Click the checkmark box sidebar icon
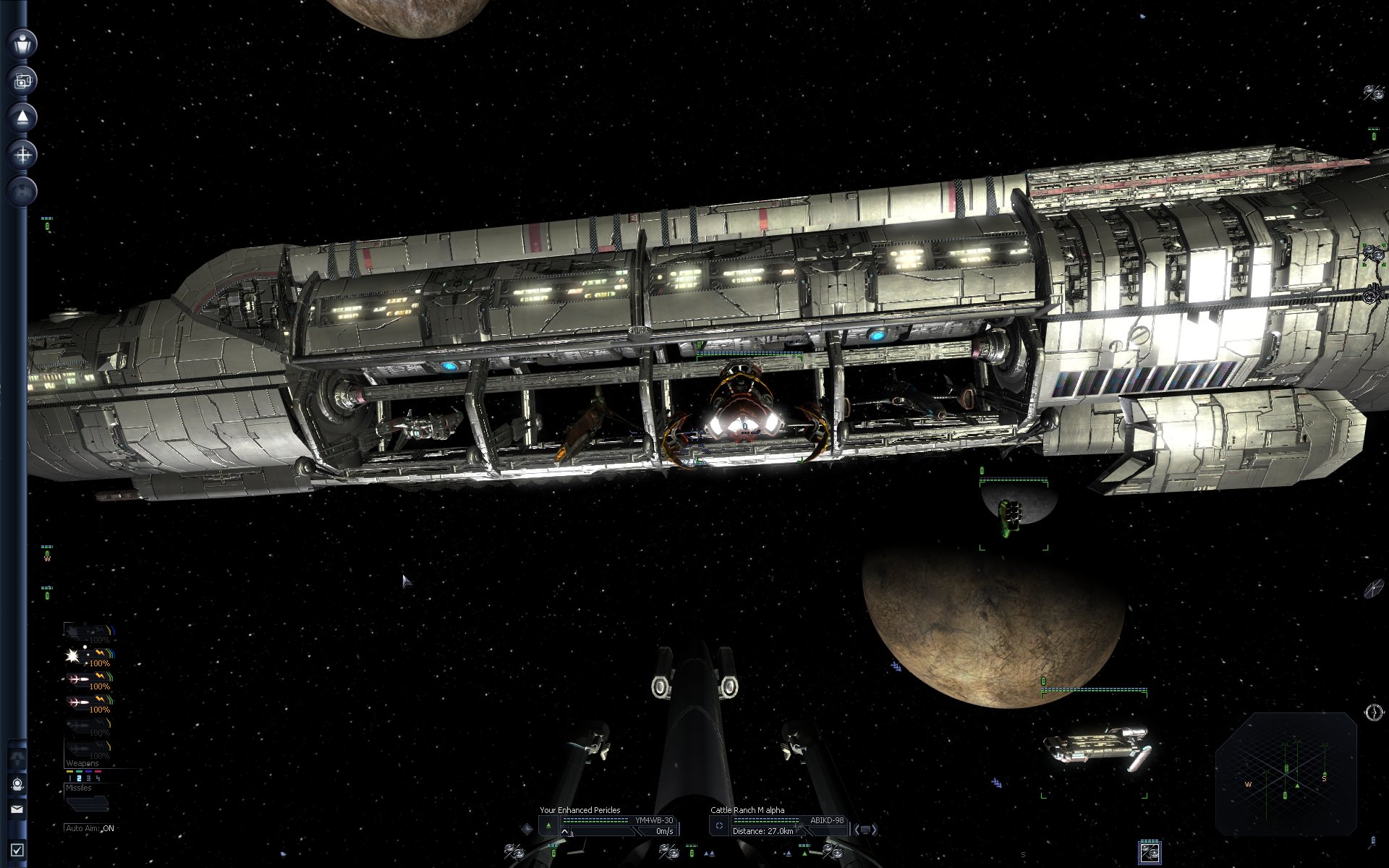The height and width of the screenshot is (868, 1389). click(17, 851)
